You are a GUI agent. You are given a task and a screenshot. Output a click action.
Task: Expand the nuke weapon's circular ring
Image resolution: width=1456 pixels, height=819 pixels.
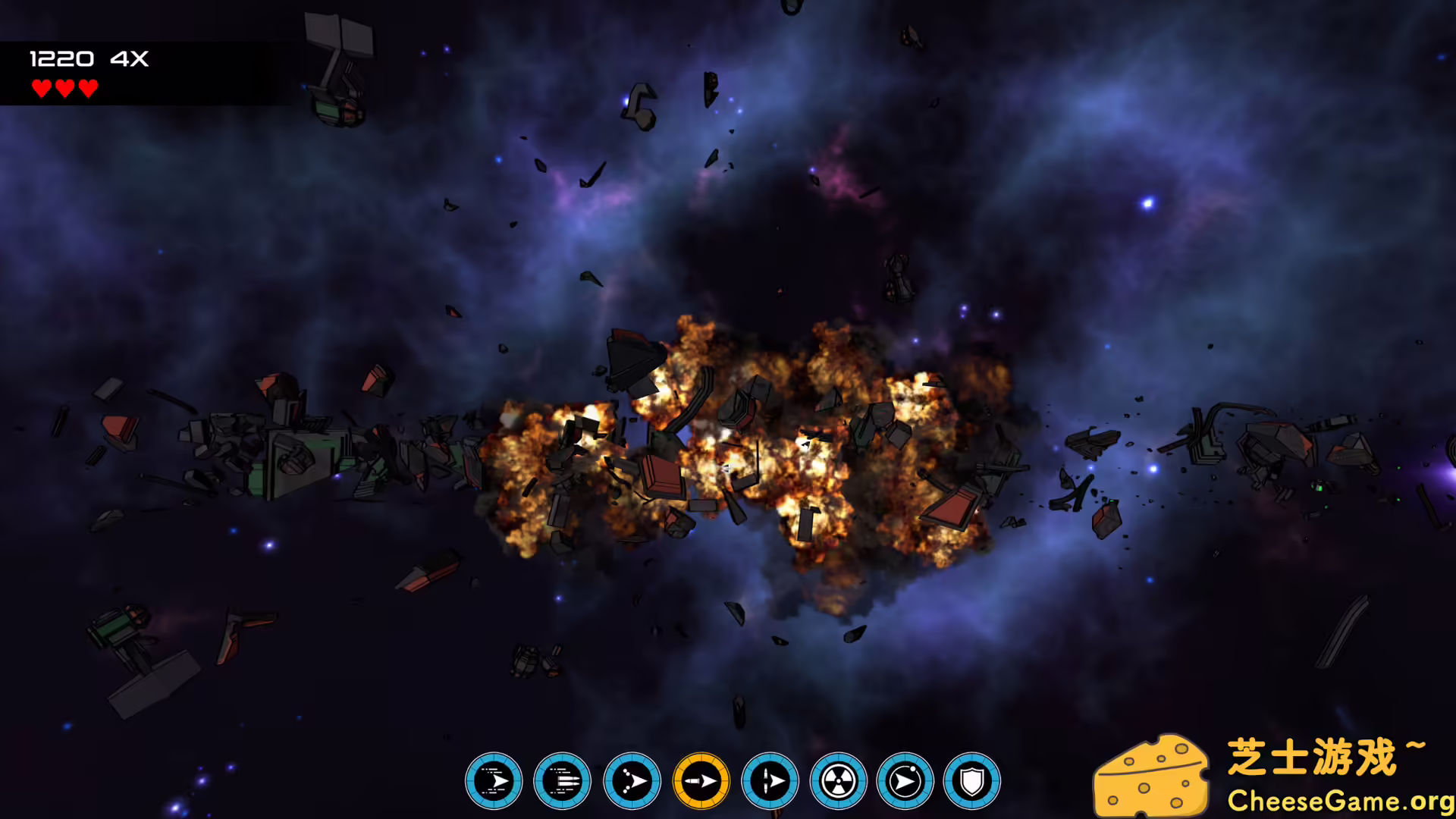pos(839,780)
